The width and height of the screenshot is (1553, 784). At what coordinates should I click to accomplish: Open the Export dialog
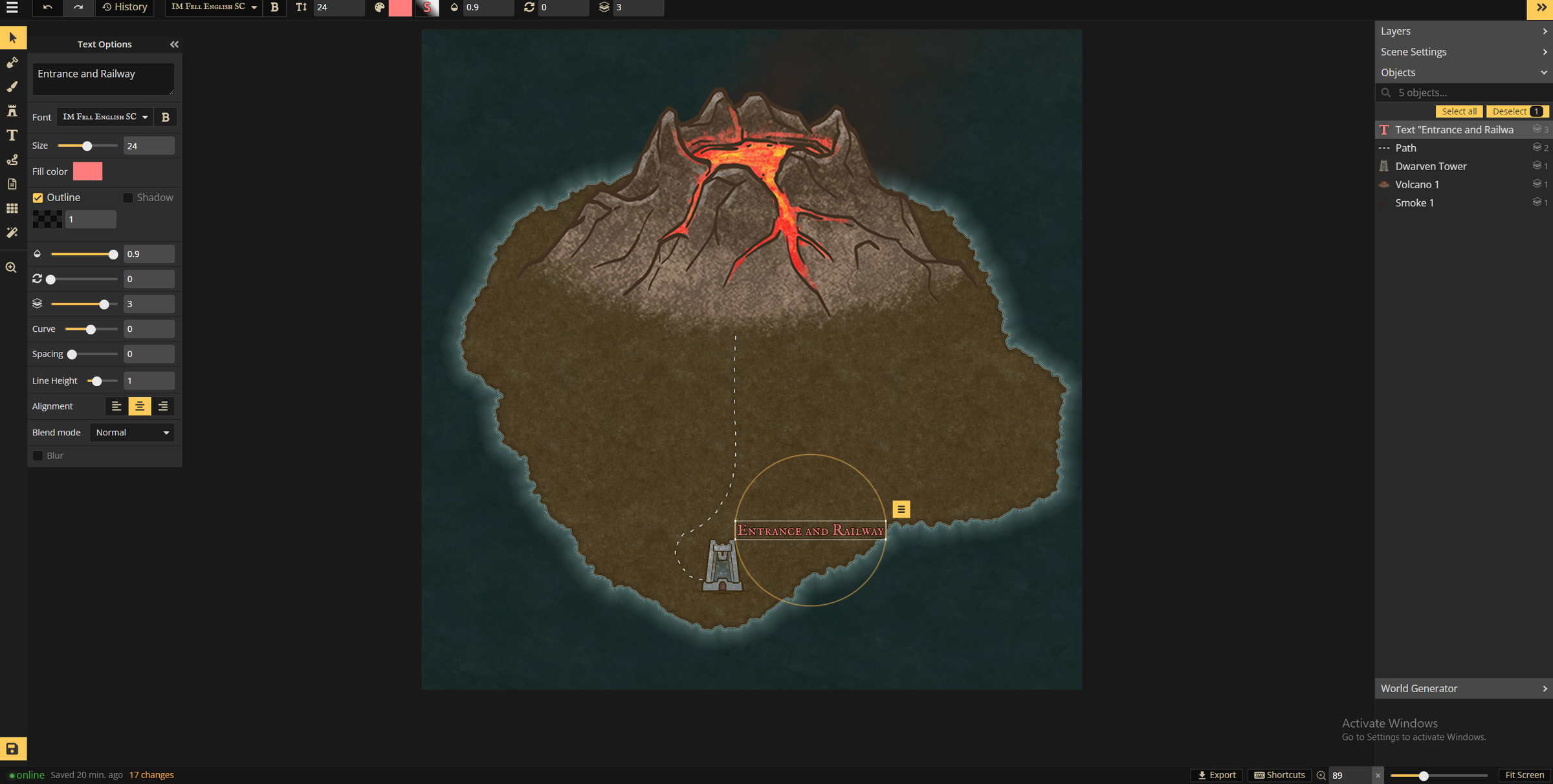point(1217,774)
